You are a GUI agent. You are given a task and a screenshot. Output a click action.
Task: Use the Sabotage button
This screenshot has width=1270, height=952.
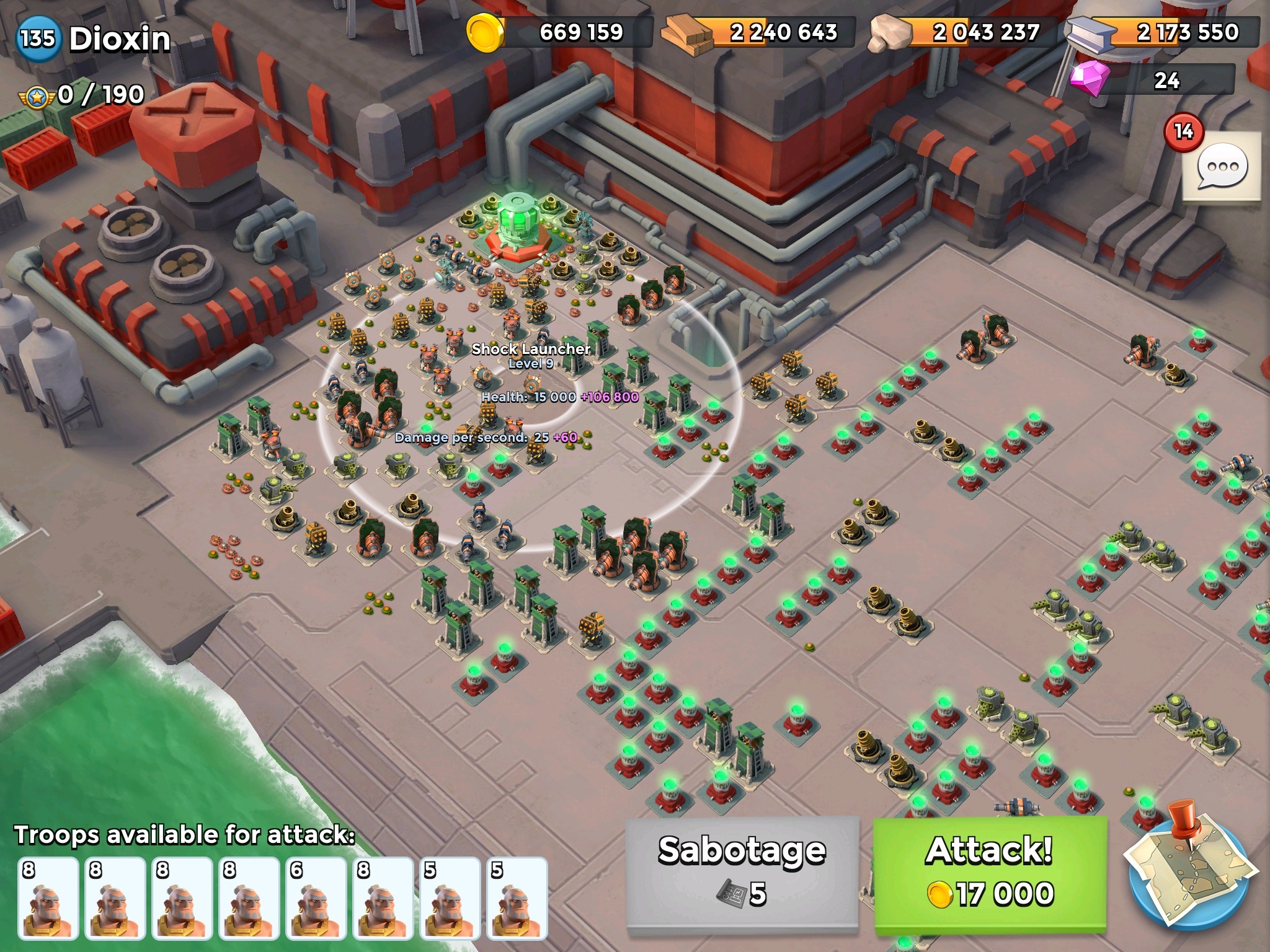[x=742, y=873]
